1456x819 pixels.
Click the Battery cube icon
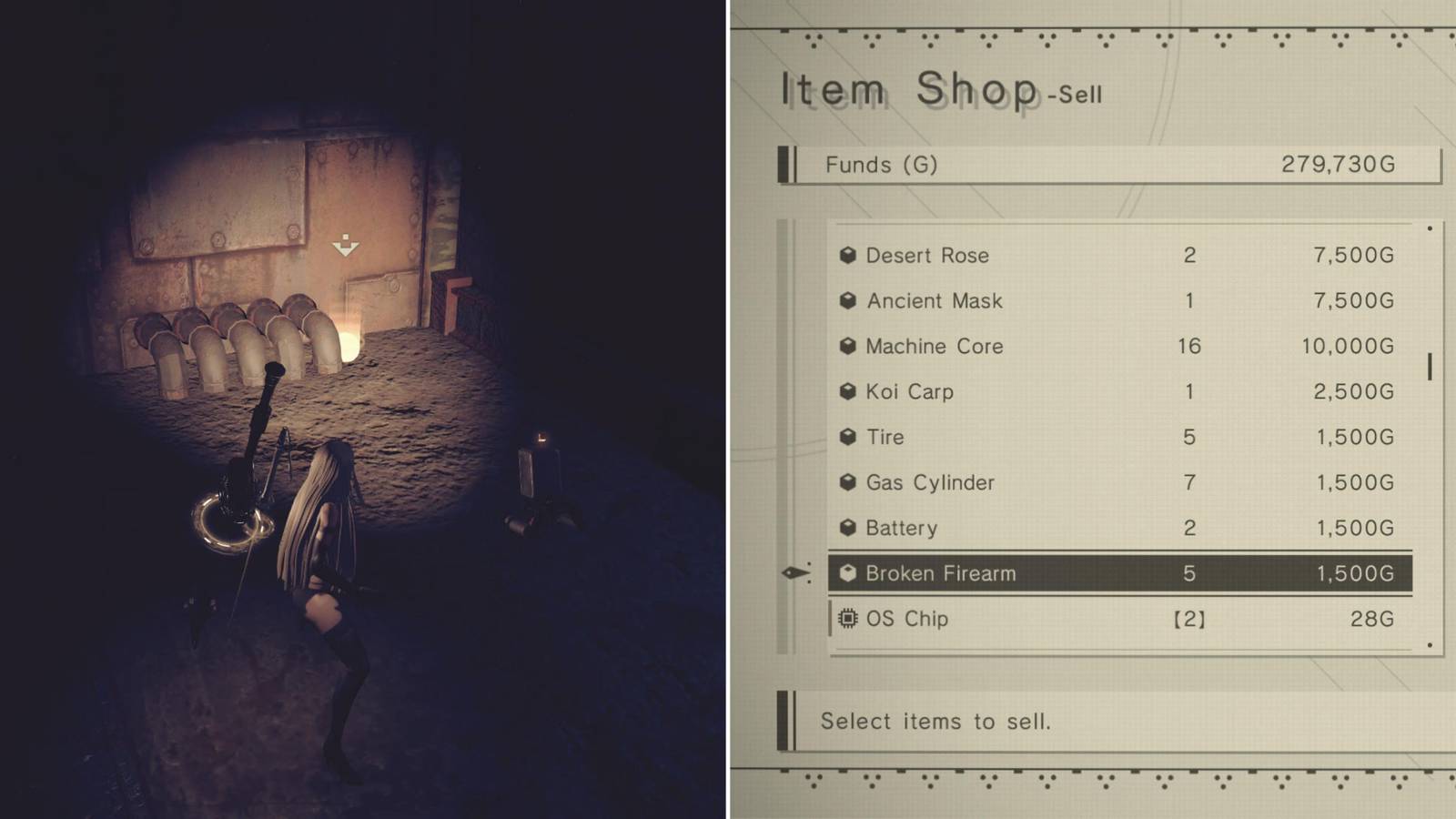pyautogui.click(x=848, y=528)
